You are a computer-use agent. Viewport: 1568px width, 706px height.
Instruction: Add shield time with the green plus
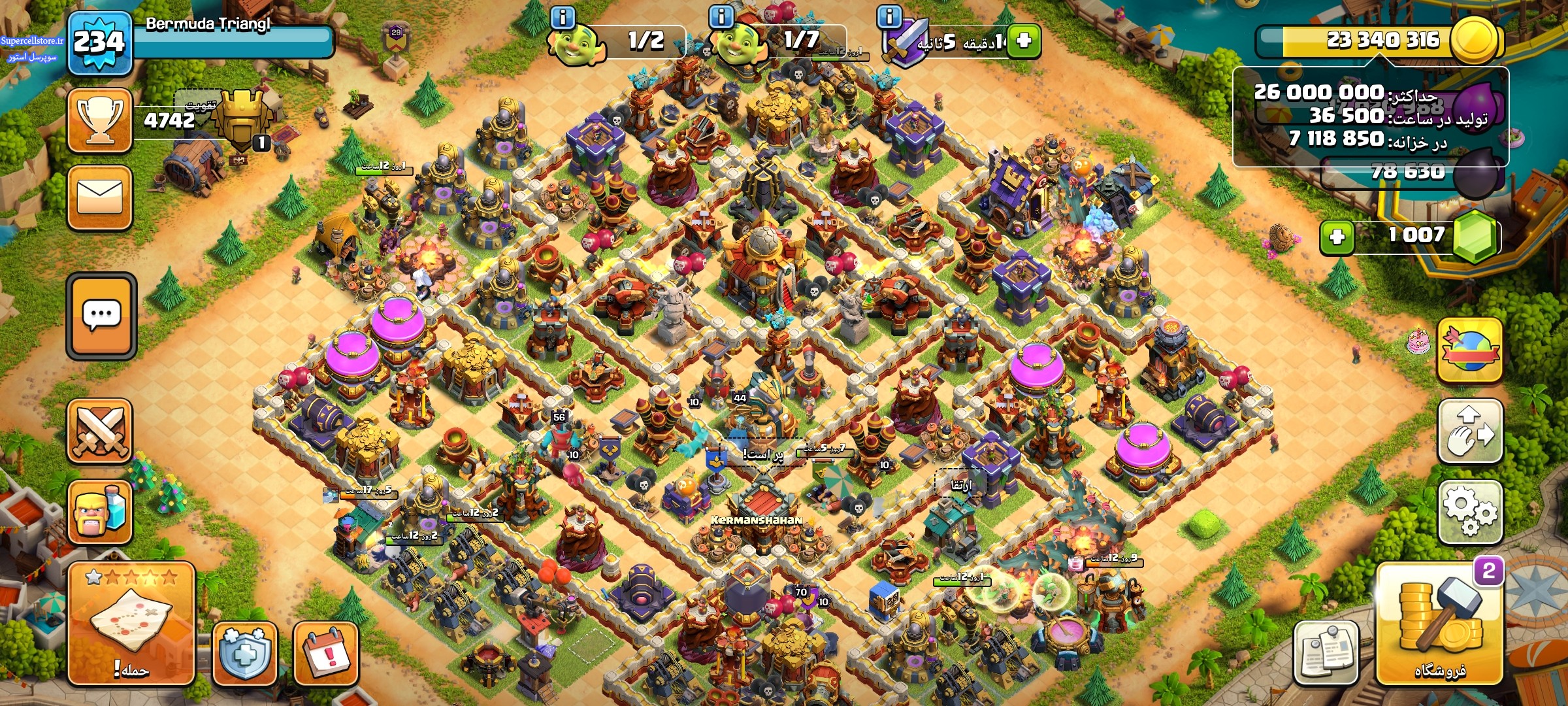point(1024,41)
